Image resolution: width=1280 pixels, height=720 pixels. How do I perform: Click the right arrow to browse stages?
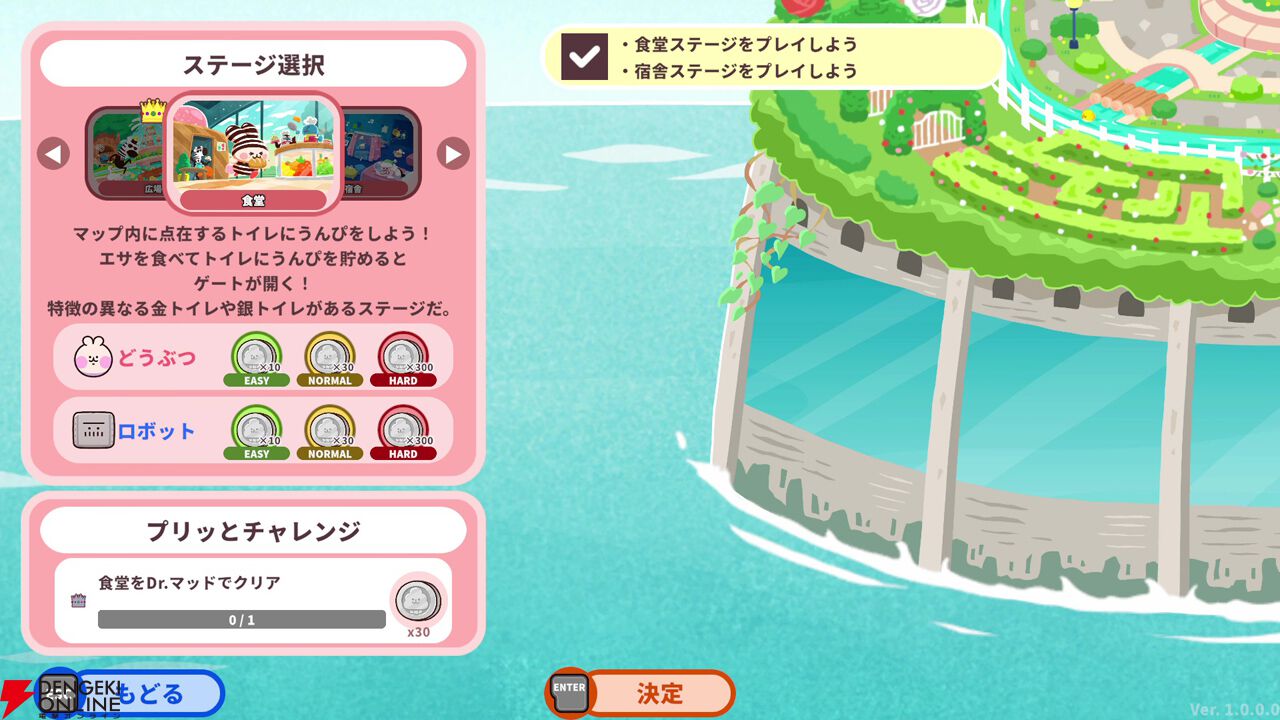454,151
